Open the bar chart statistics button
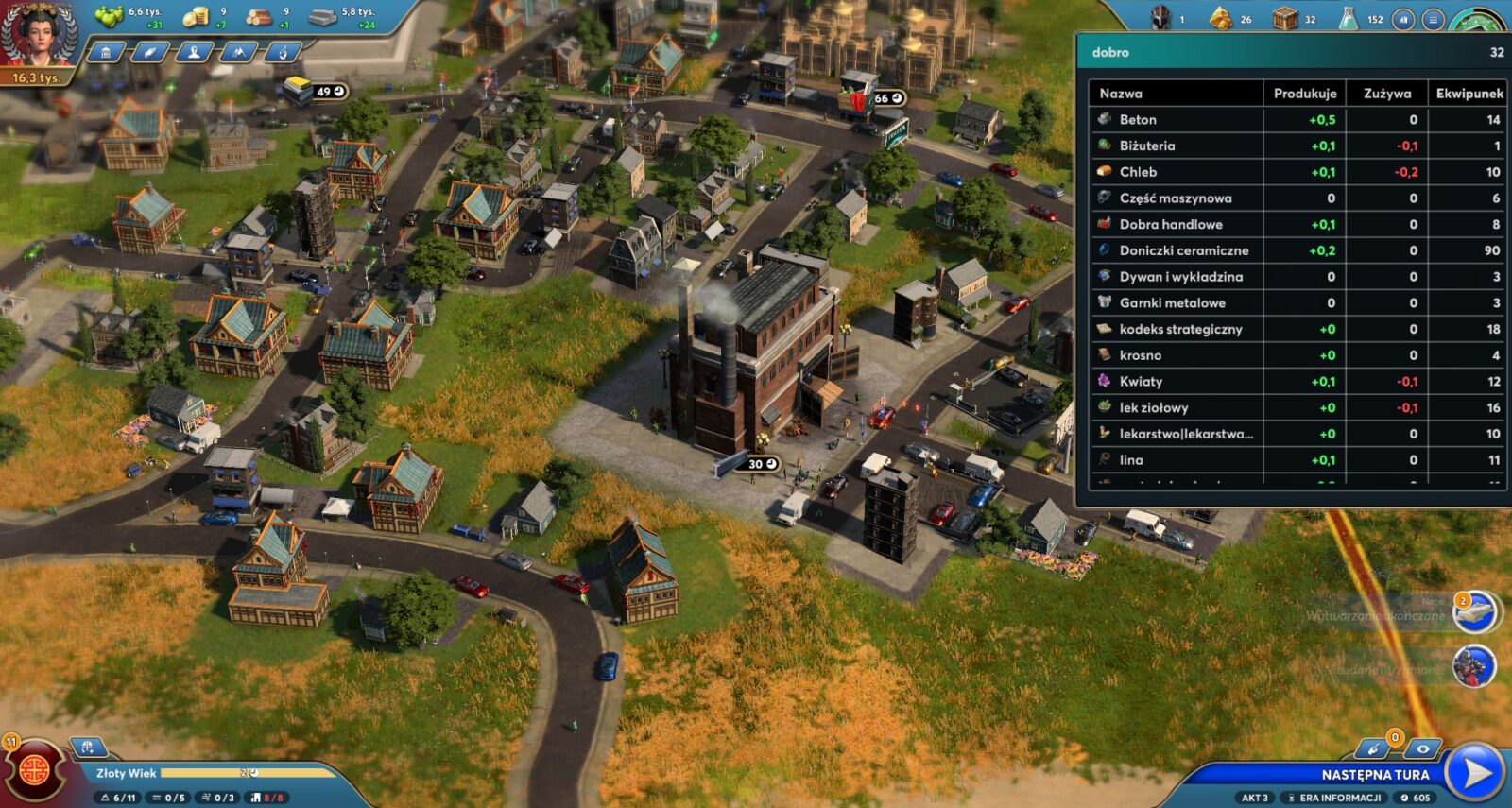The width and height of the screenshot is (1512, 808). click(1404, 19)
